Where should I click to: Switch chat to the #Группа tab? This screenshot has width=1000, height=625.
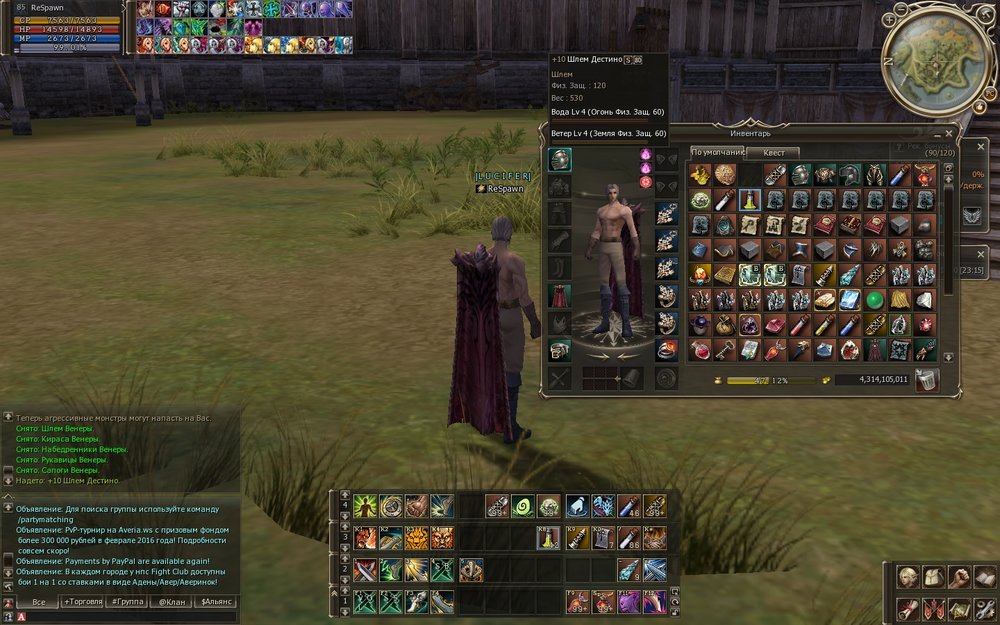(128, 601)
